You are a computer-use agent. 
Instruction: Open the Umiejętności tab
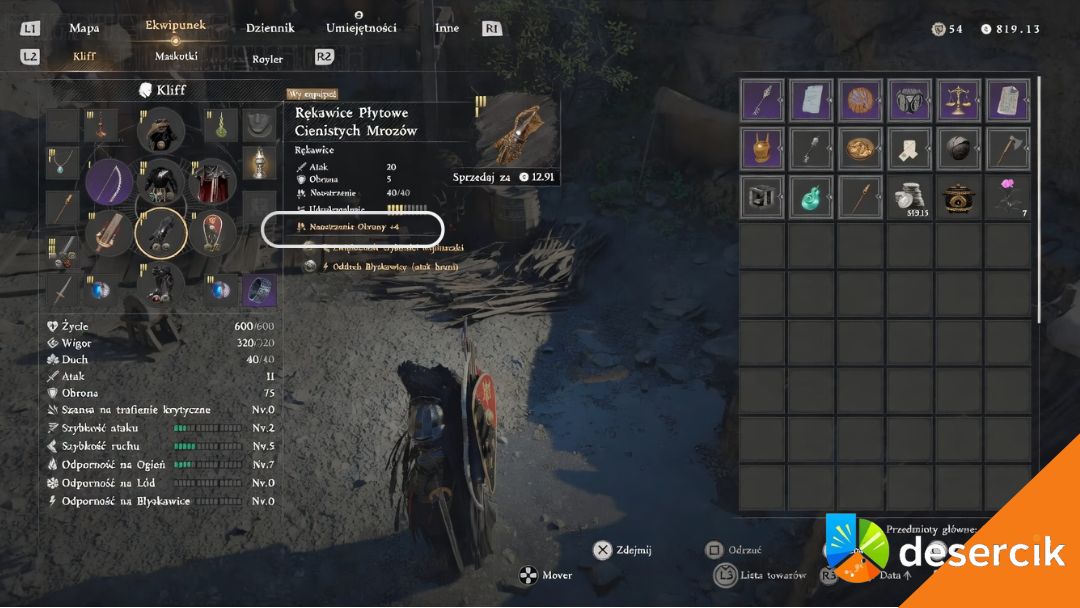point(361,28)
